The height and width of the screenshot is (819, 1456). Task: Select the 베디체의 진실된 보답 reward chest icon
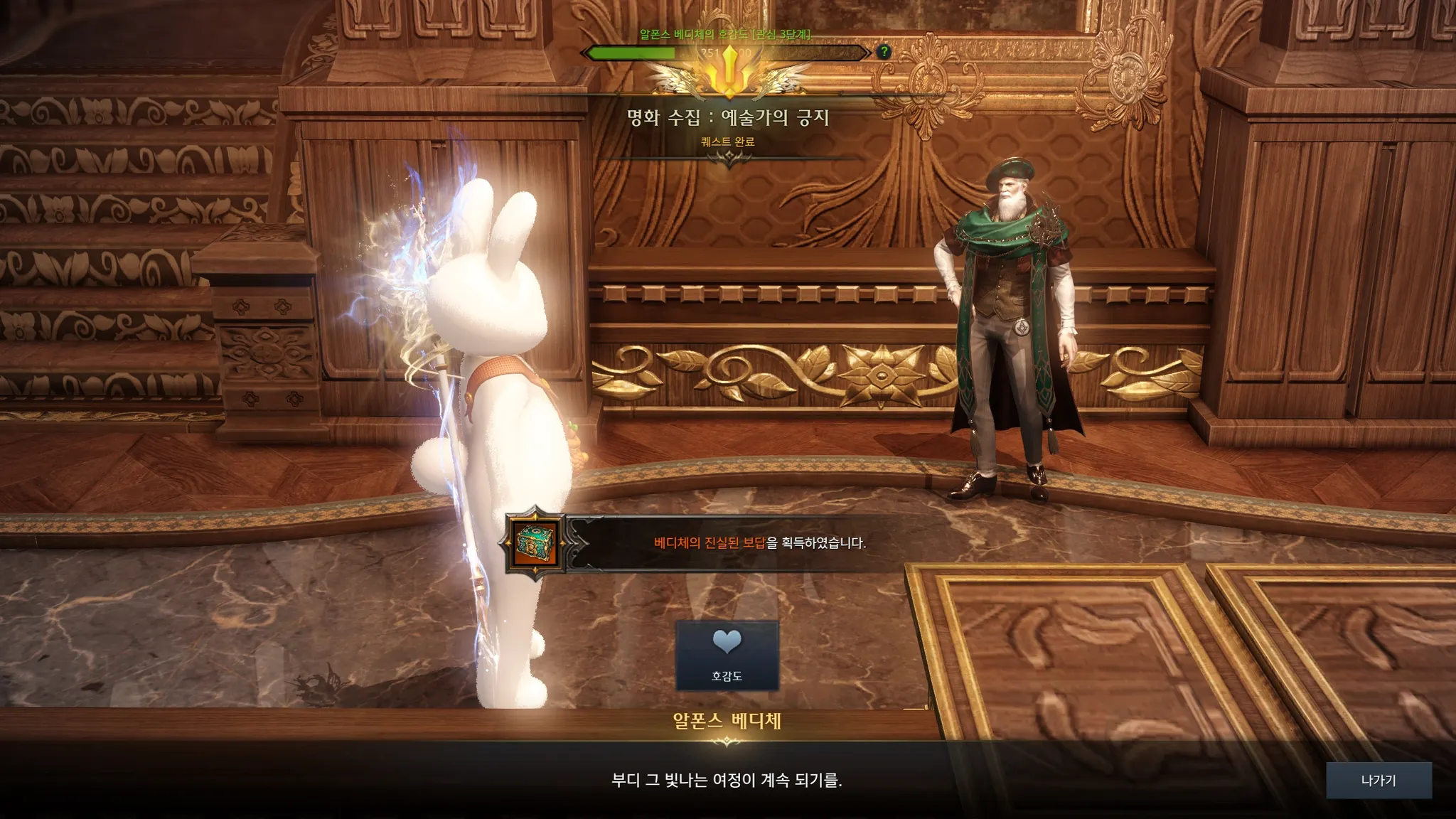[535, 545]
